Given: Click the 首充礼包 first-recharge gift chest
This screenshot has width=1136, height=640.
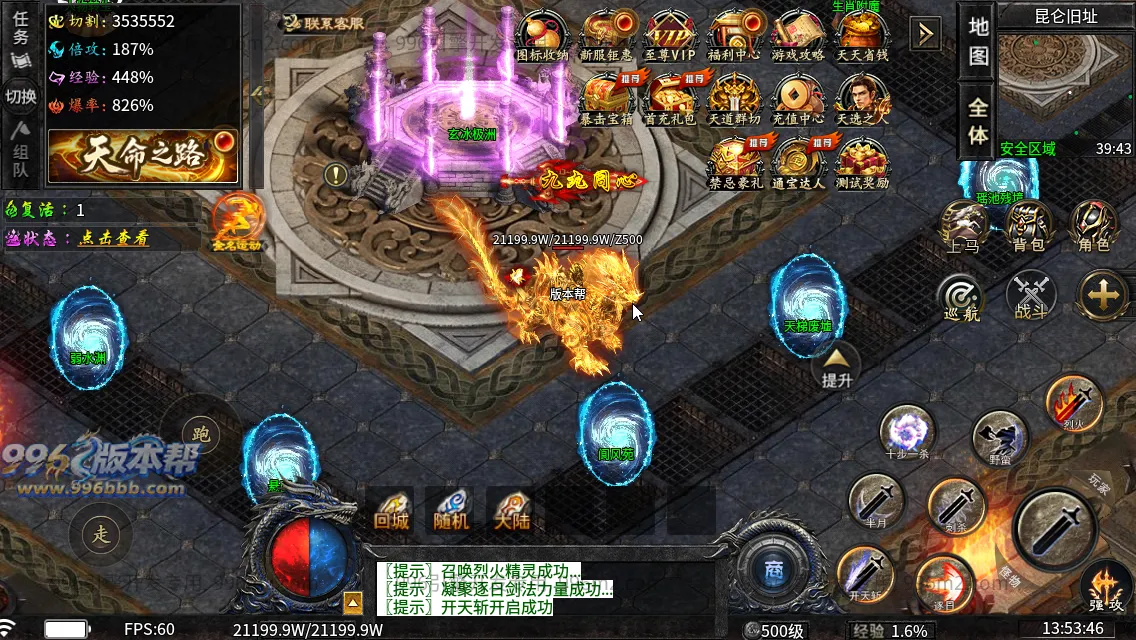Looking at the screenshot, I should [670, 98].
